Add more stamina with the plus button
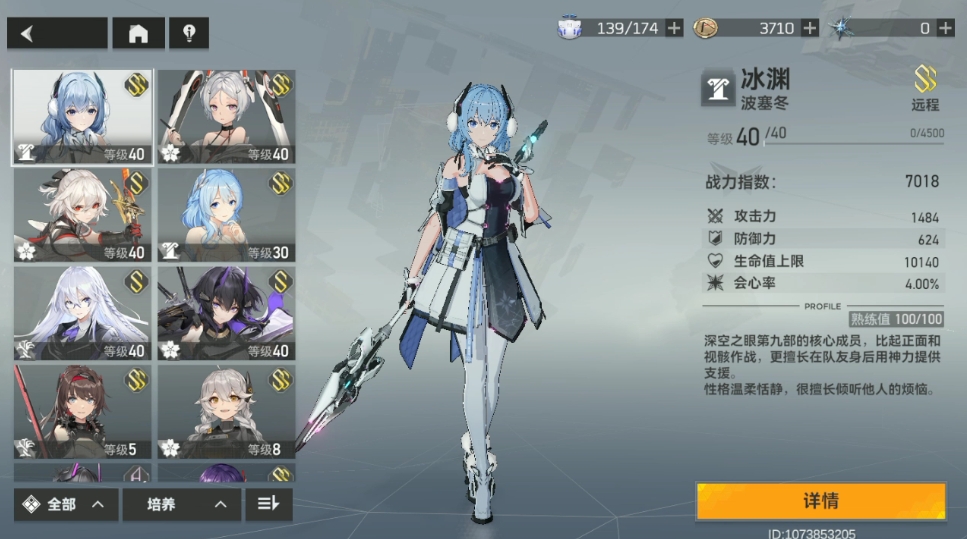 click(x=675, y=28)
